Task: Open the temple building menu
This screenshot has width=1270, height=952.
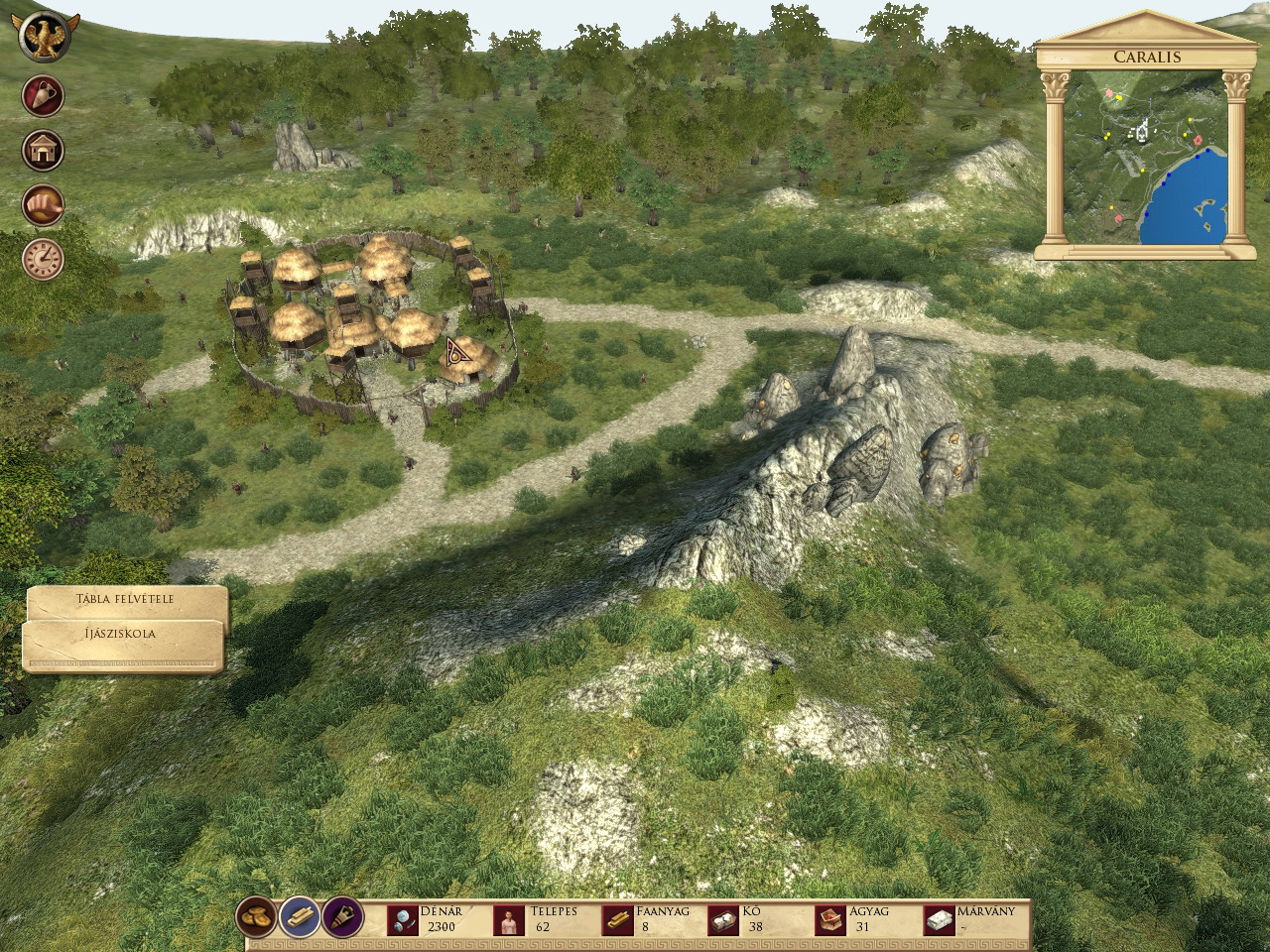Action: [x=43, y=151]
